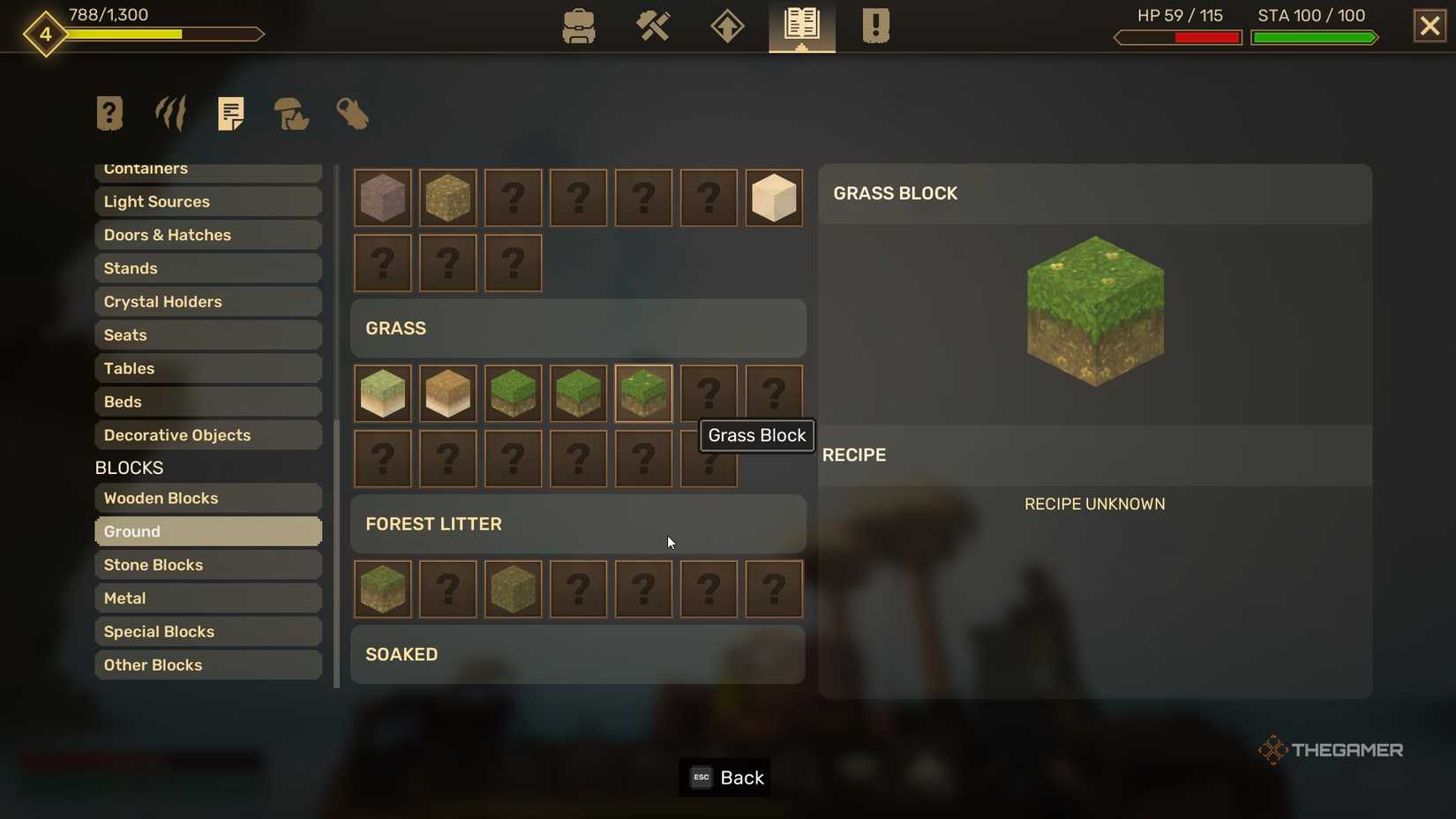Screen dimensions: 1456x819
Task: Select the claw marks category icon
Action: 169,113
